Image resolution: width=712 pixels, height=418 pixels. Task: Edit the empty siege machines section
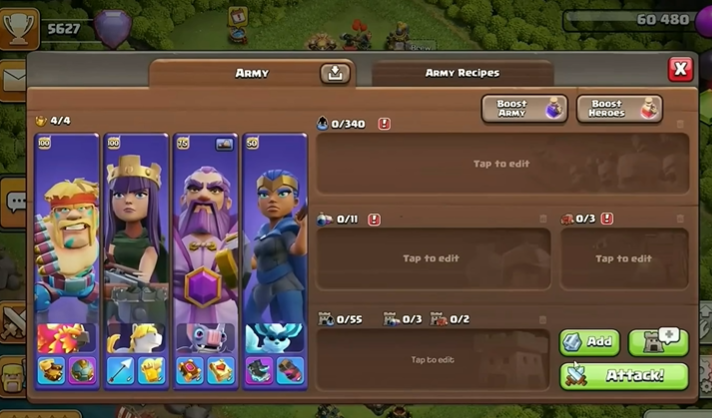624,258
